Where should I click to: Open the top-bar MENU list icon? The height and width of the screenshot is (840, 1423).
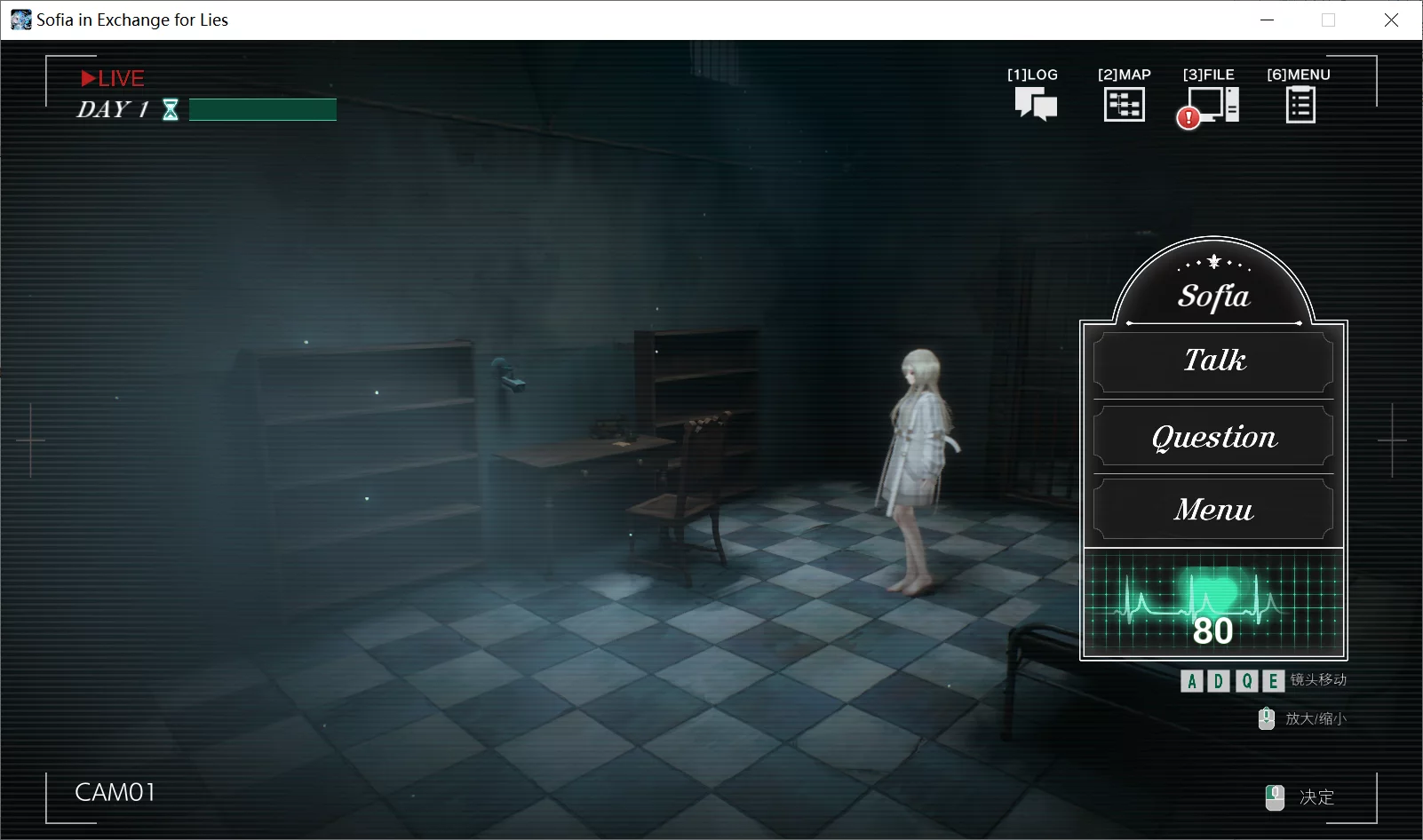click(x=1300, y=105)
